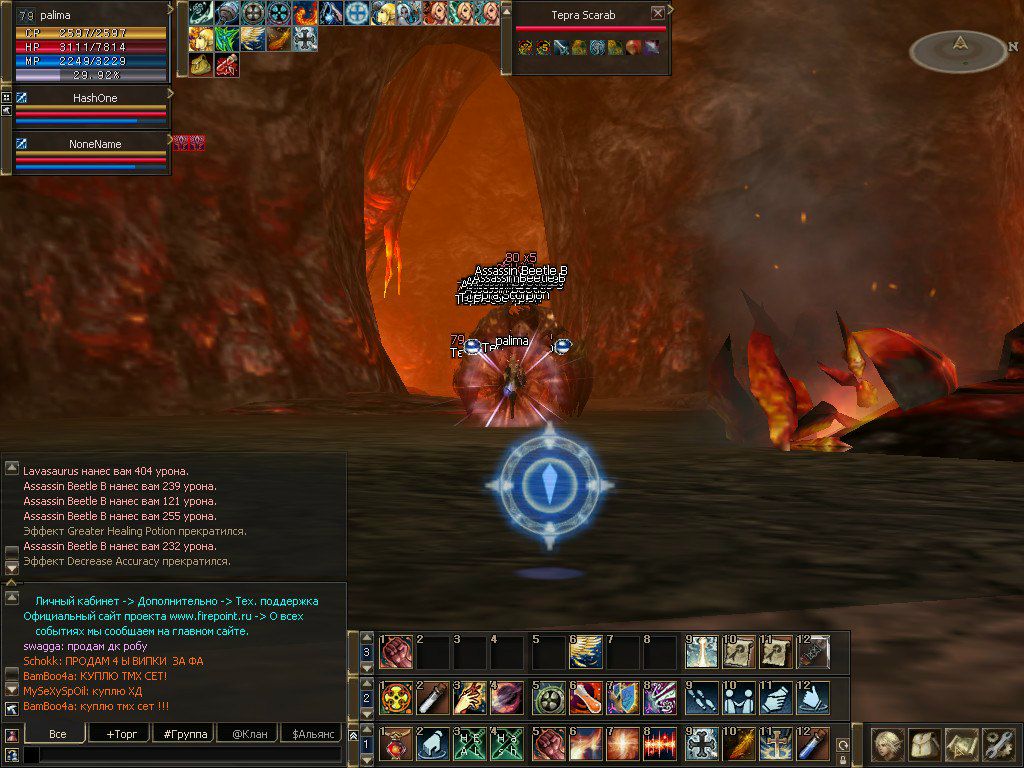The height and width of the screenshot is (768, 1024).
Task: Activate the golden cross skill in the bottom hotbar
Action: pos(775,745)
